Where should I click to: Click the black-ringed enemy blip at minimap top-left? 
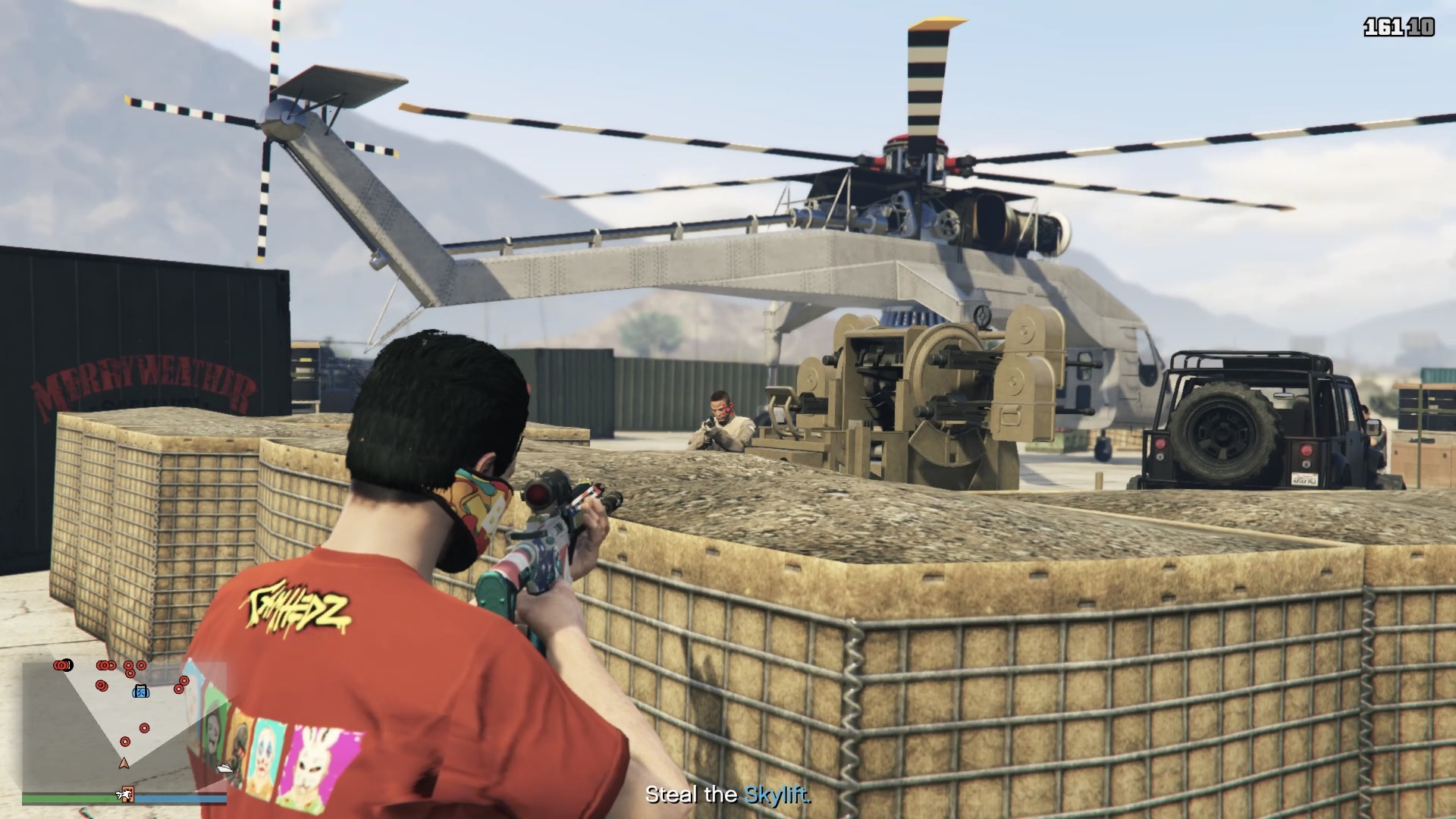(x=63, y=665)
